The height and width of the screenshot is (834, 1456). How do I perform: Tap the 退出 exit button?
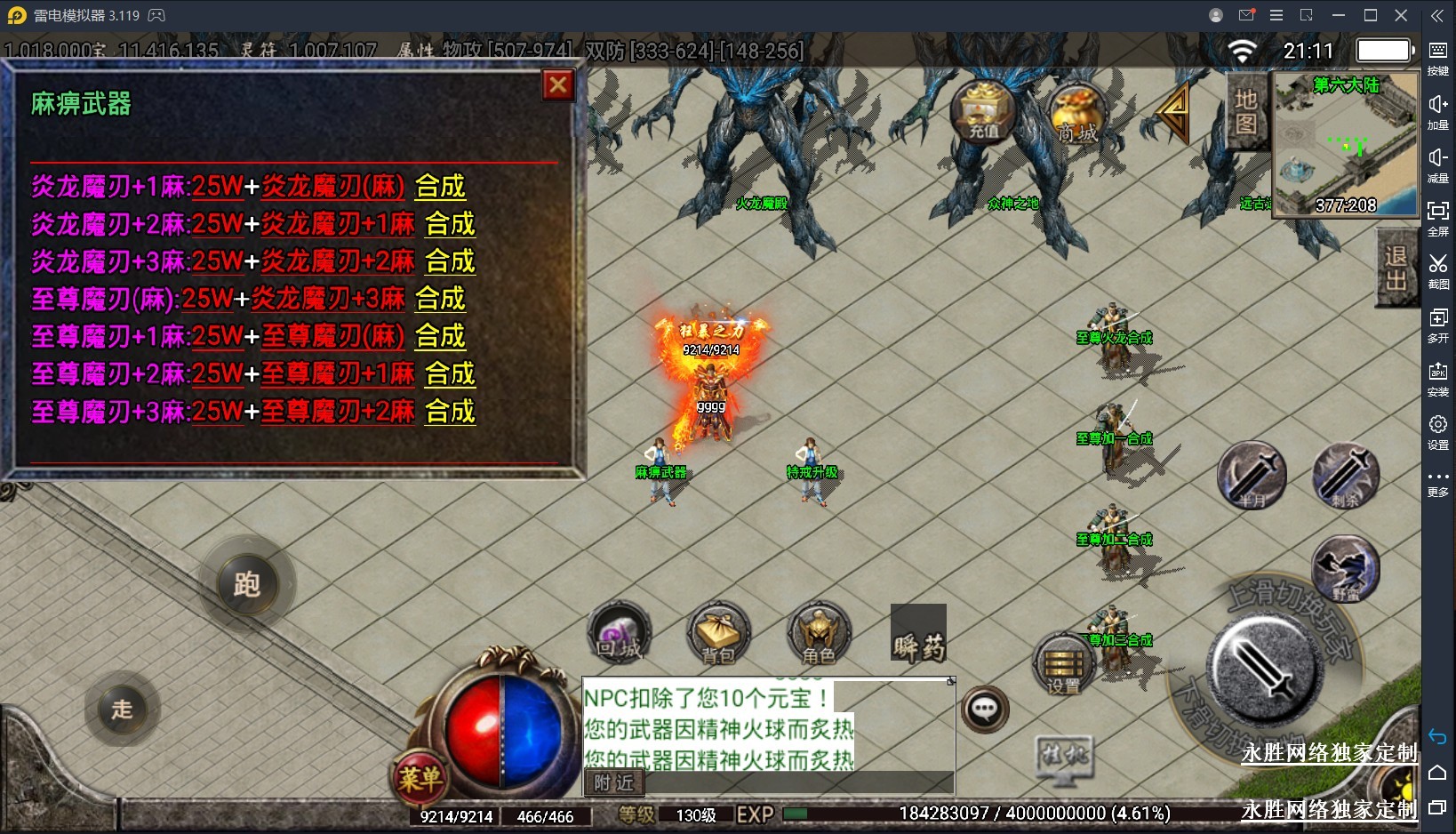click(1396, 269)
